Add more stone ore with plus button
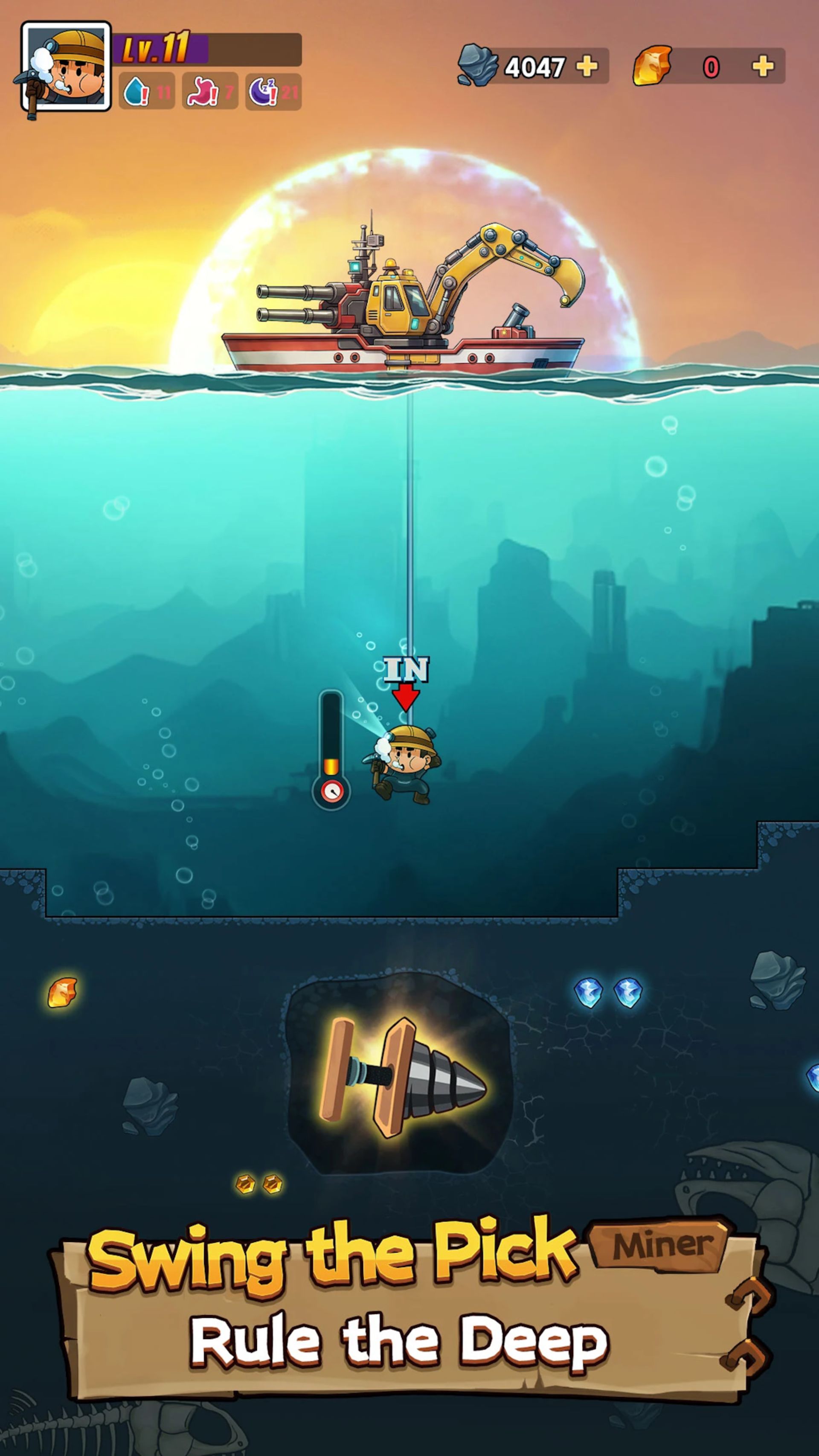The width and height of the screenshot is (819, 1456). point(587,66)
